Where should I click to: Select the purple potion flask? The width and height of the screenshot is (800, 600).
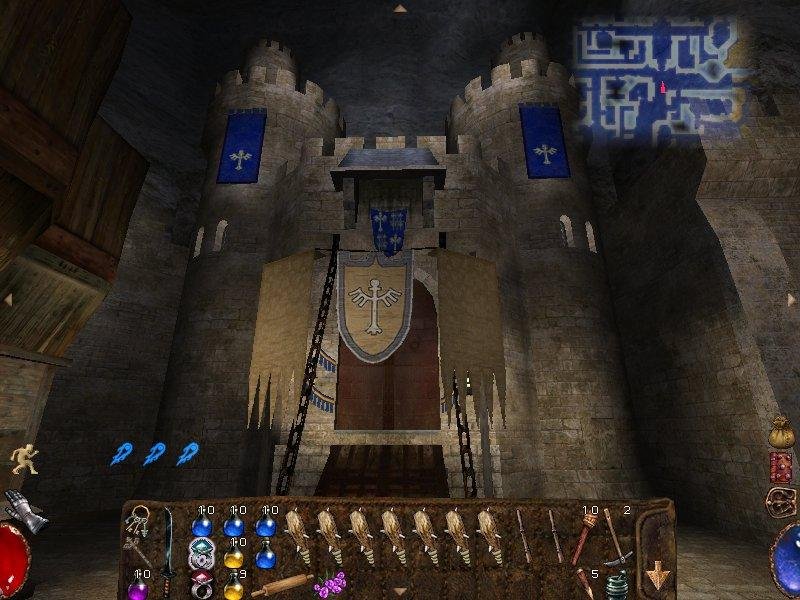click(138, 587)
